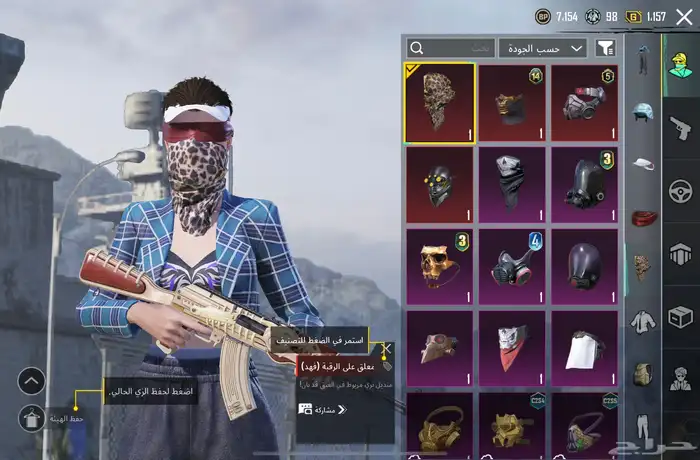This screenshot has height=460, width=700.
Task: Switch to the vehicles steering wheel tab
Action: click(680, 190)
